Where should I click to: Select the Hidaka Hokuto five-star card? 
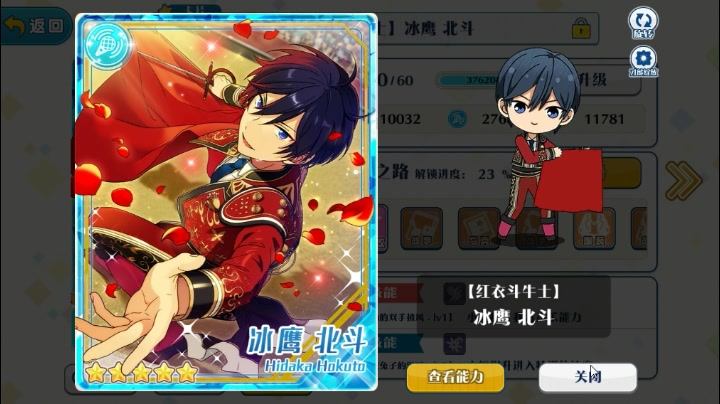click(226, 200)
